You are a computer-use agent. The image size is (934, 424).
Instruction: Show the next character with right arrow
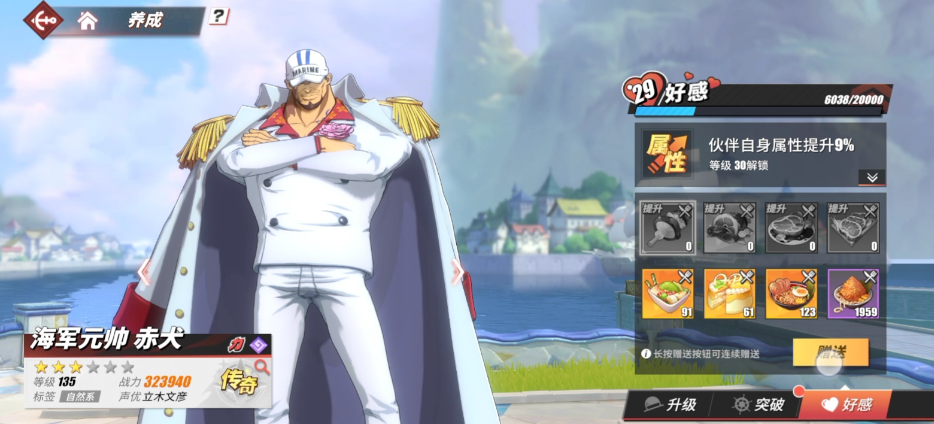457,272
